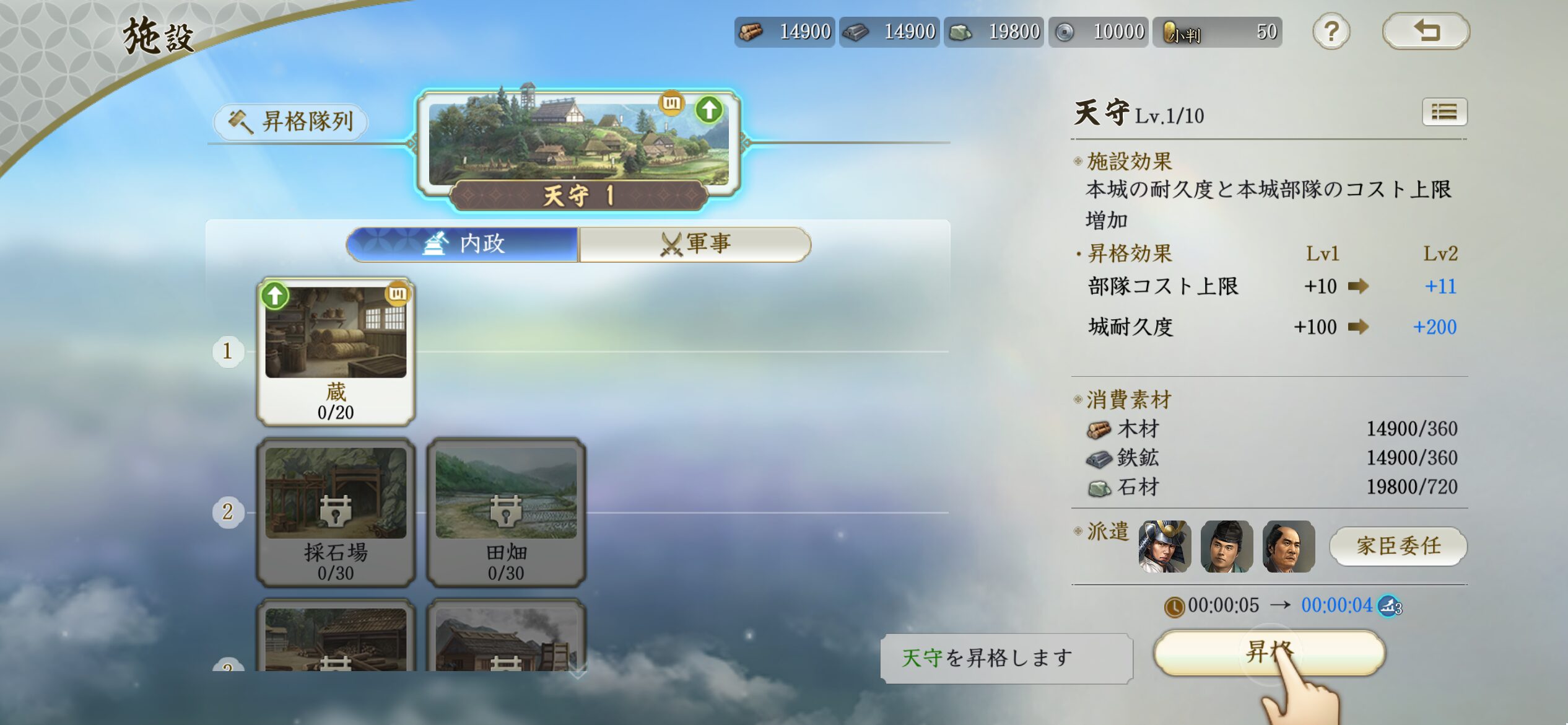Choose the locked 田畑 farmland card
The height and width of the screenshot is (725, 1568).
[x=505, y=512]
